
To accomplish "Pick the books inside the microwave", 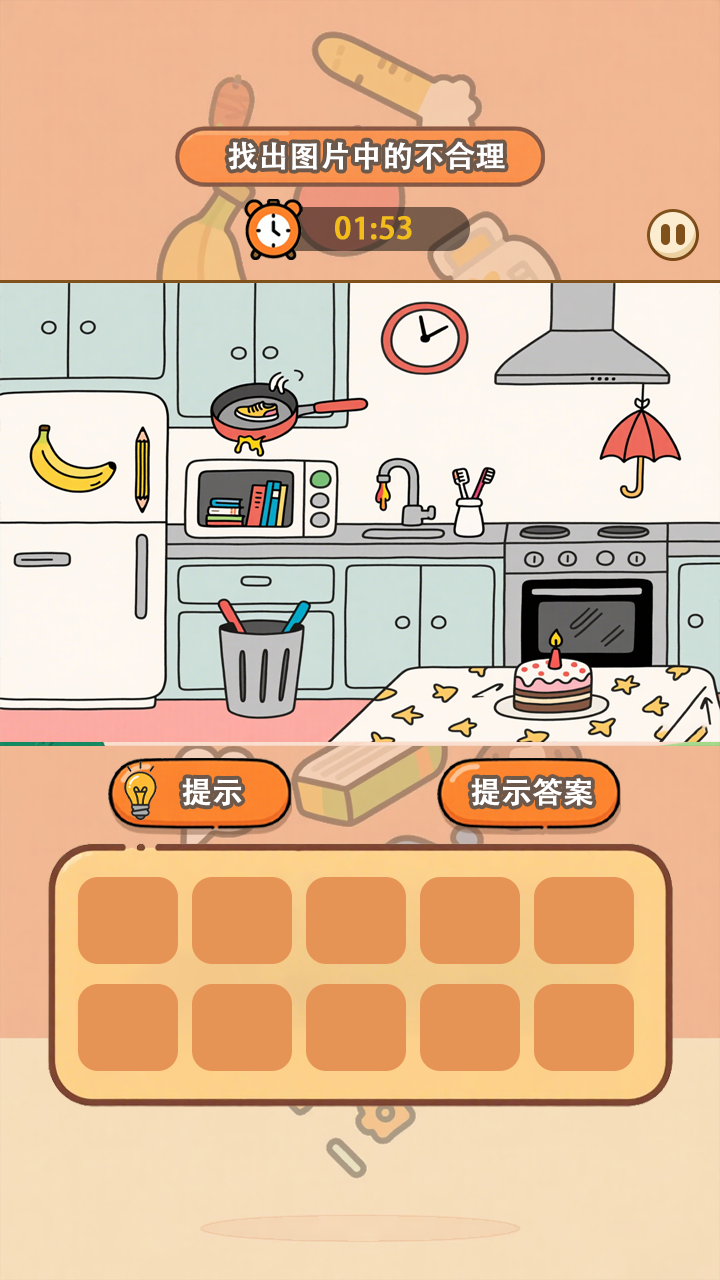I will (248, 504).
